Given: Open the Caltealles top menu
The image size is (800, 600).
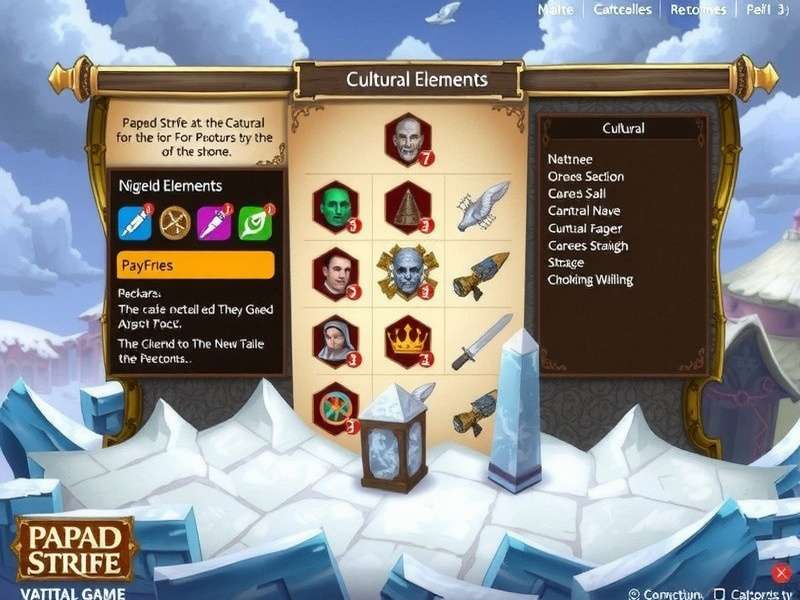Looking at the screenshot, I should (622, 10).
